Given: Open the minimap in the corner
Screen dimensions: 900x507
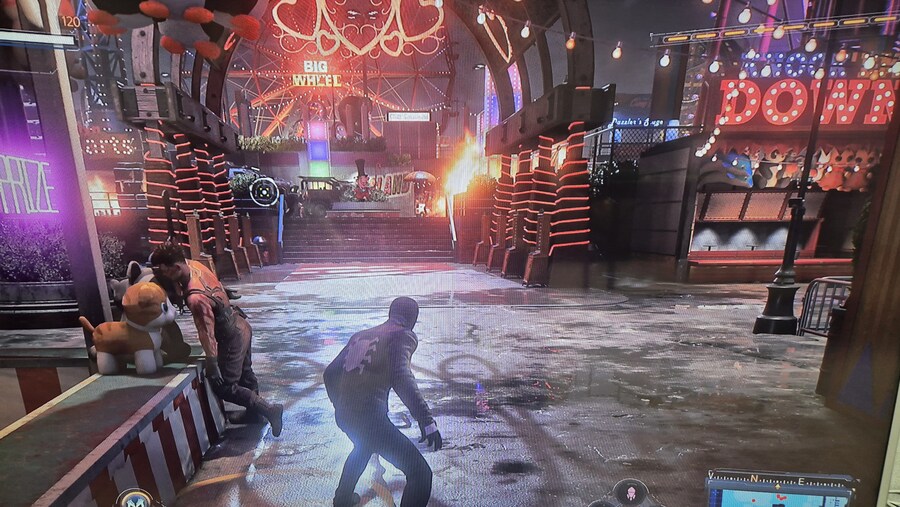Looking at the screenshot, I should 780,494.
